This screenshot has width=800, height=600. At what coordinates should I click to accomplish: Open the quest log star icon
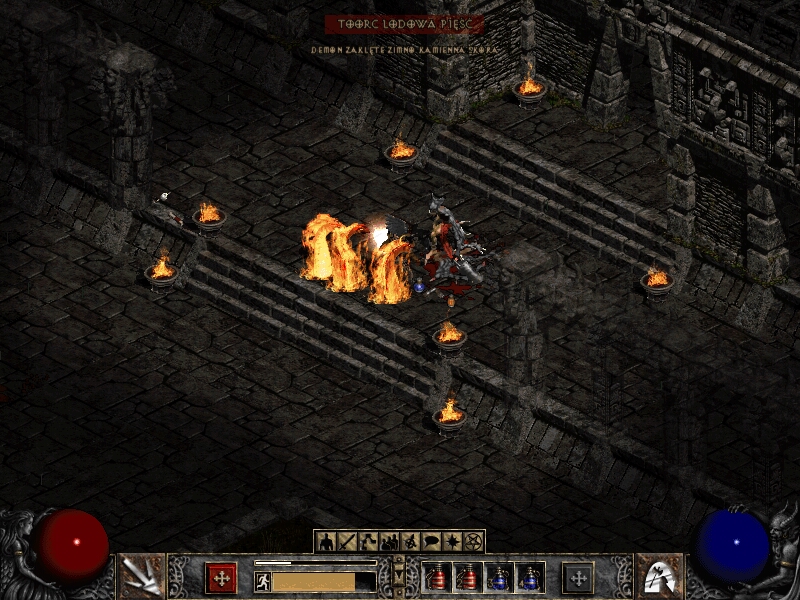(452, 542)
